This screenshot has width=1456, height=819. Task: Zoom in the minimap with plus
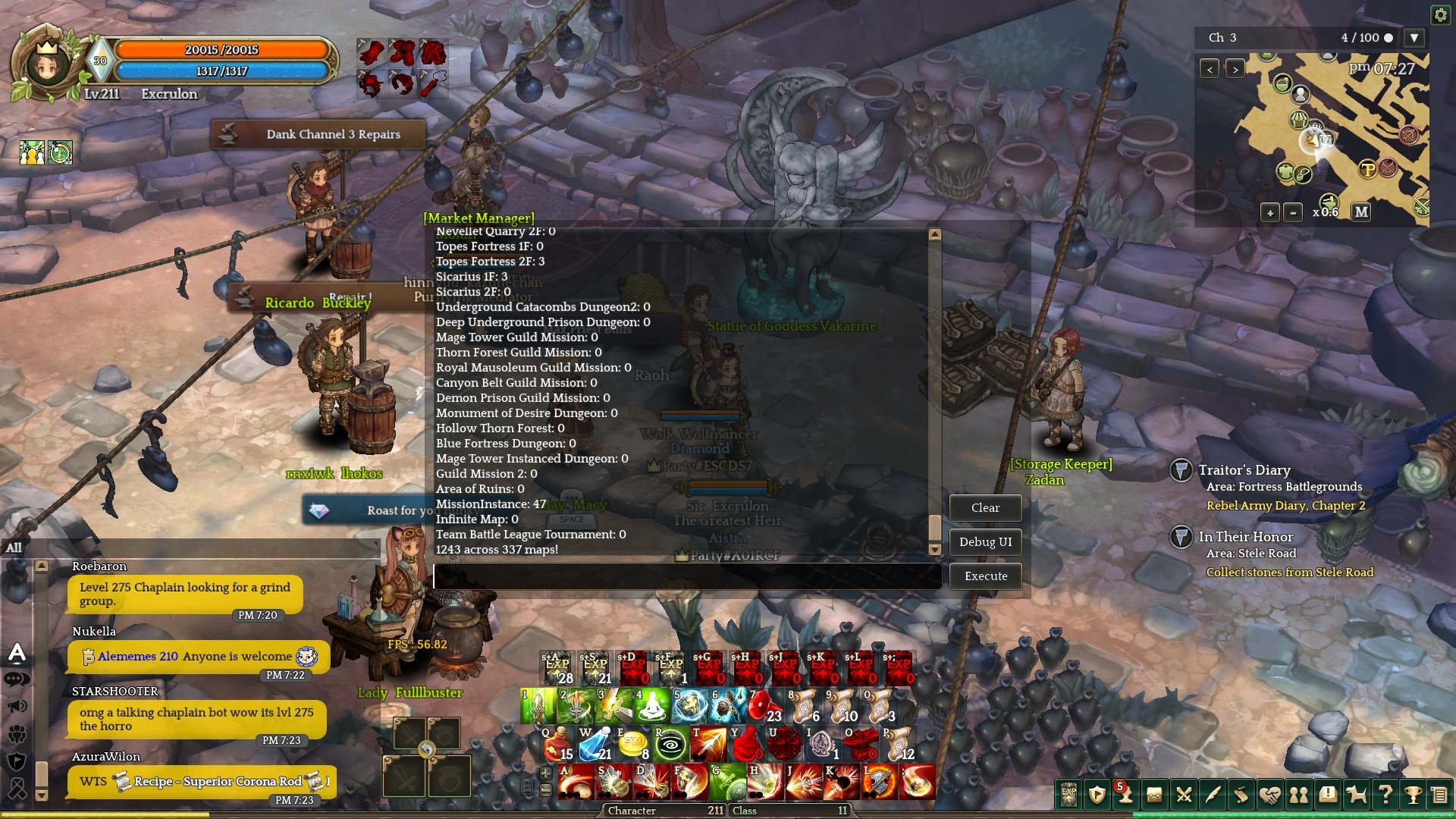(x=1270, y=213)
